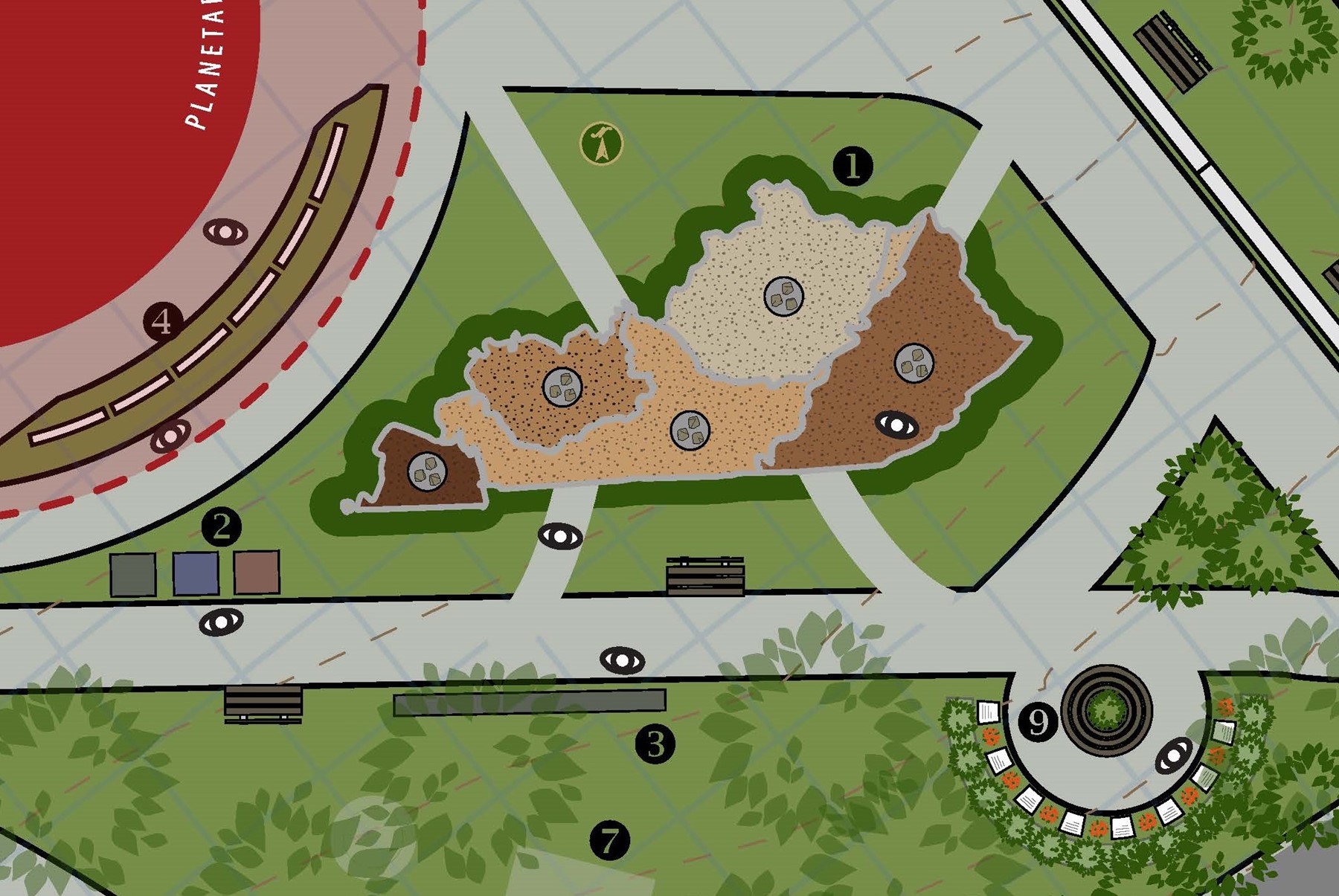Select the number 1 map marker
Screen dimensions: 1339x896
[x=852, y=166]
